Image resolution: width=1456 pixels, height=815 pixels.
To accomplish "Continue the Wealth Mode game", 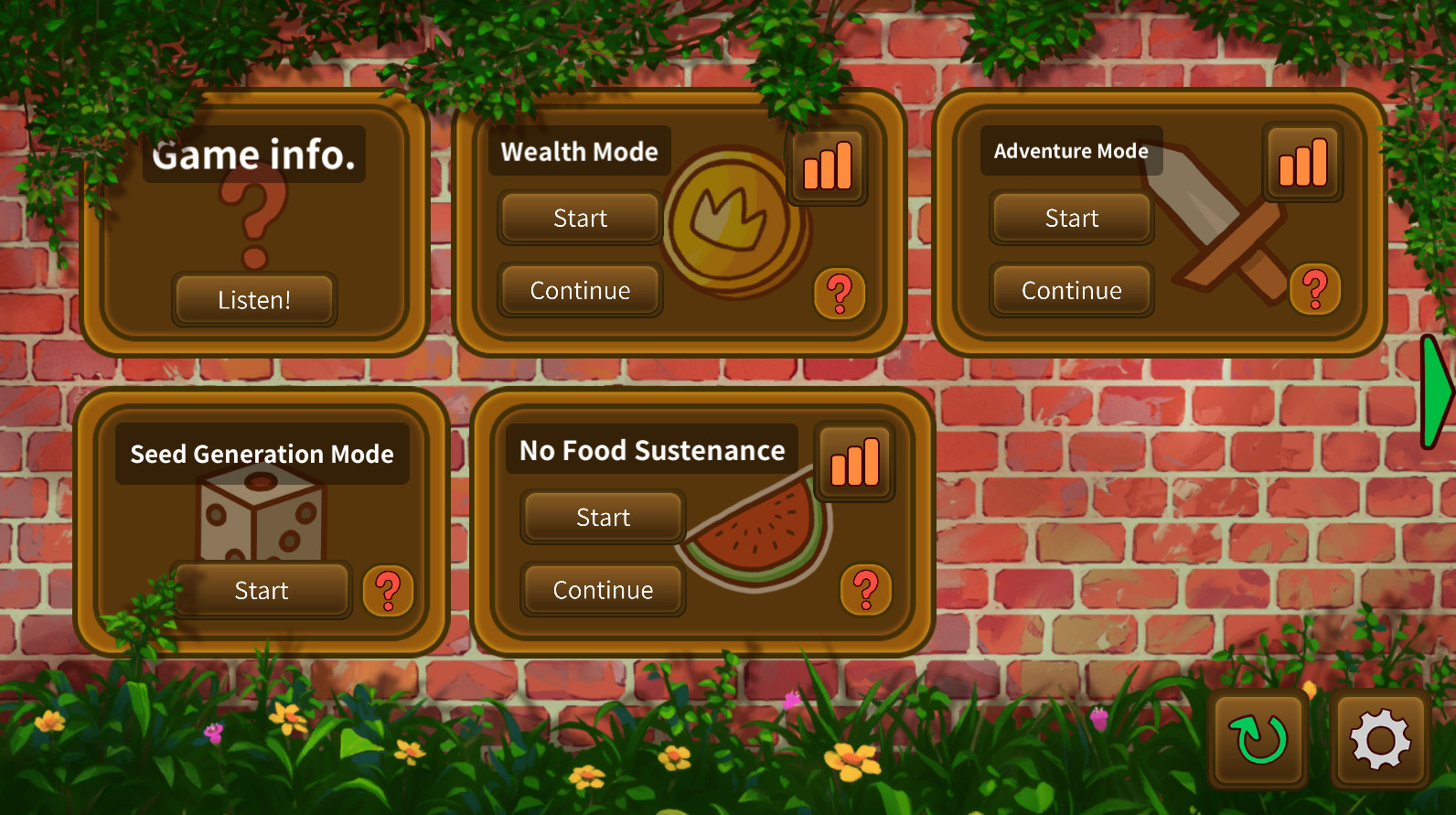I will coord(580,291).
